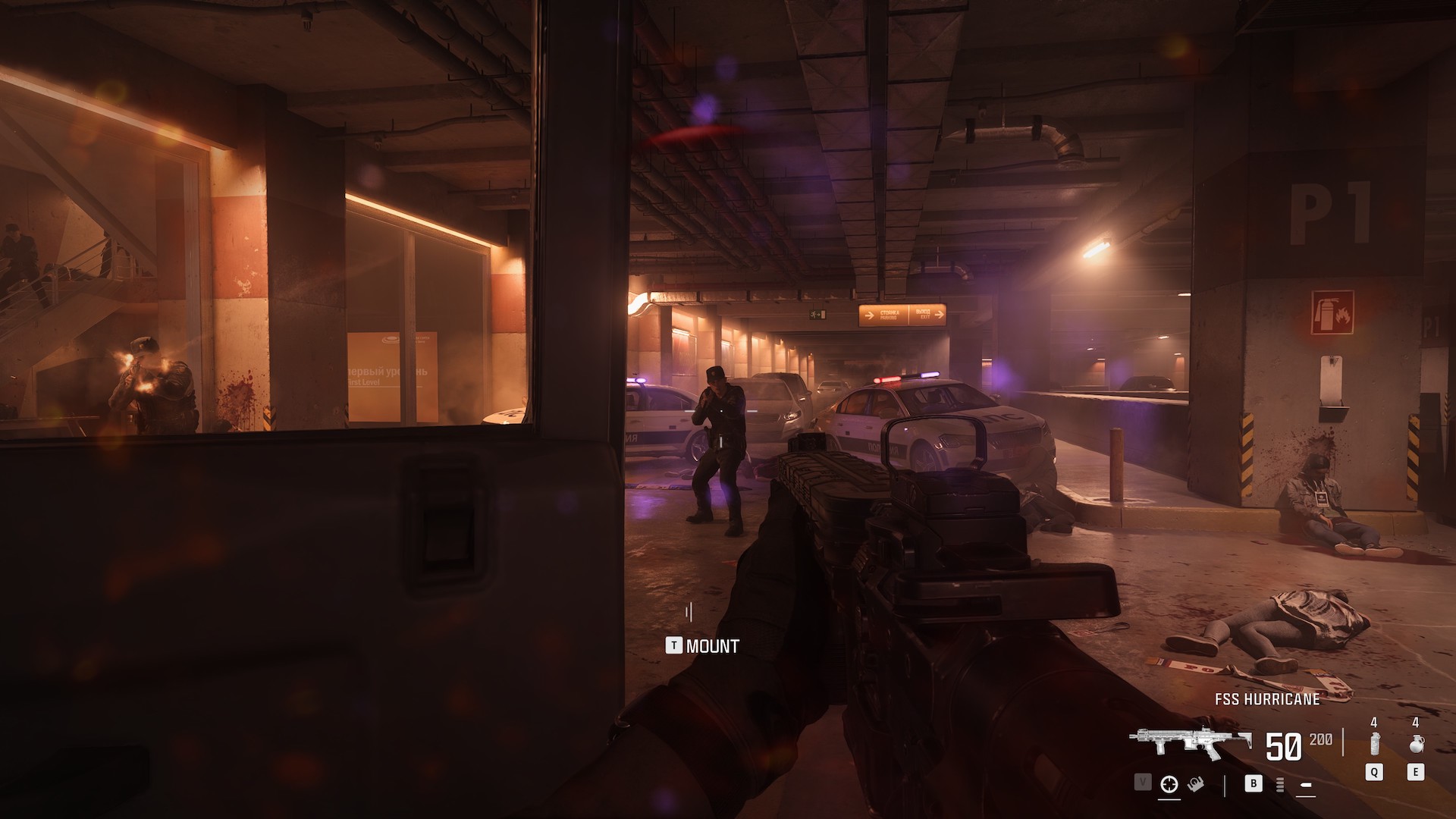Select the attachment icon beside the crosshair

(1194, 784)
